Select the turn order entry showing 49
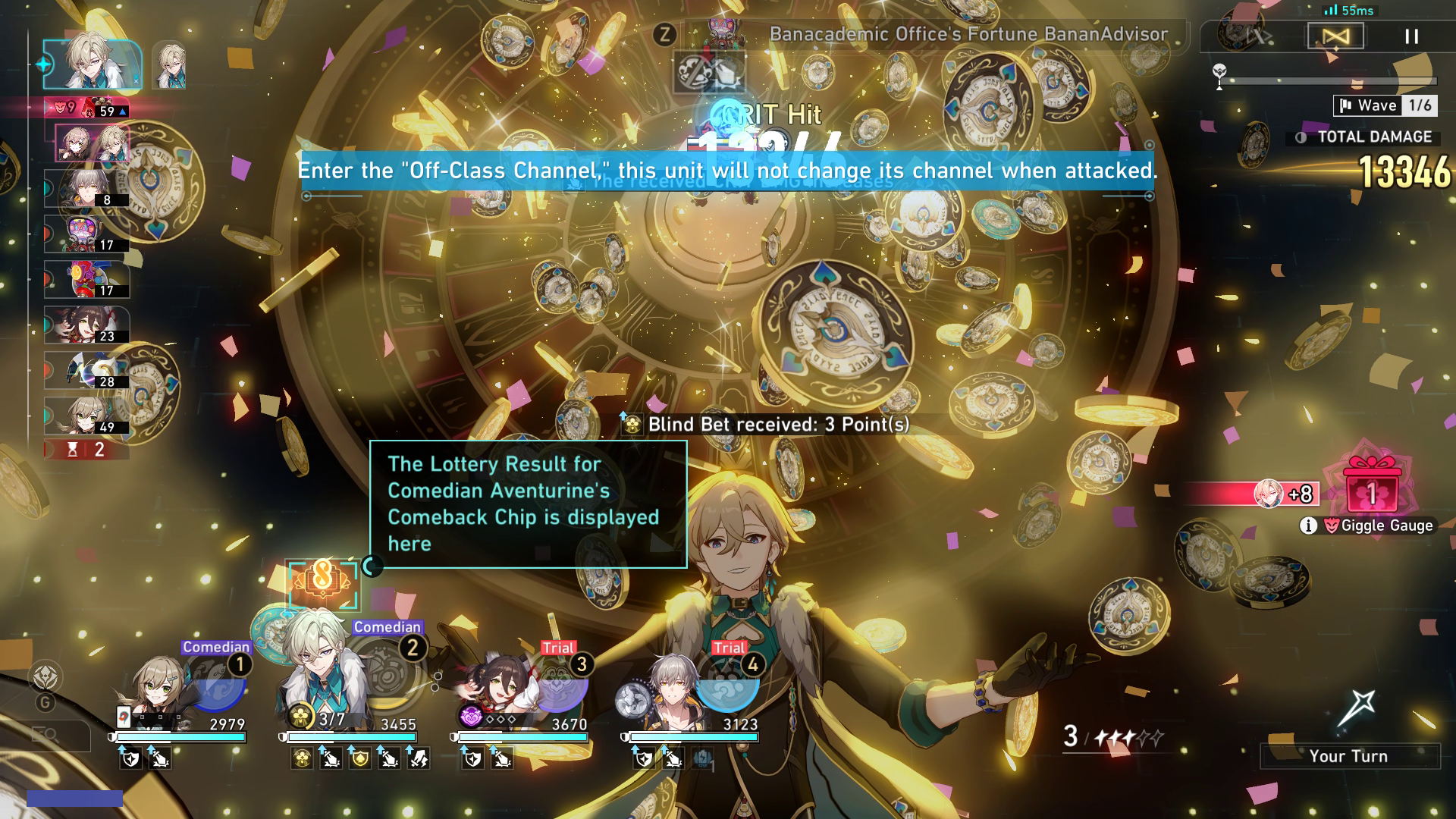This screenshot has width=1456, height=819. [x=86, y=416]
